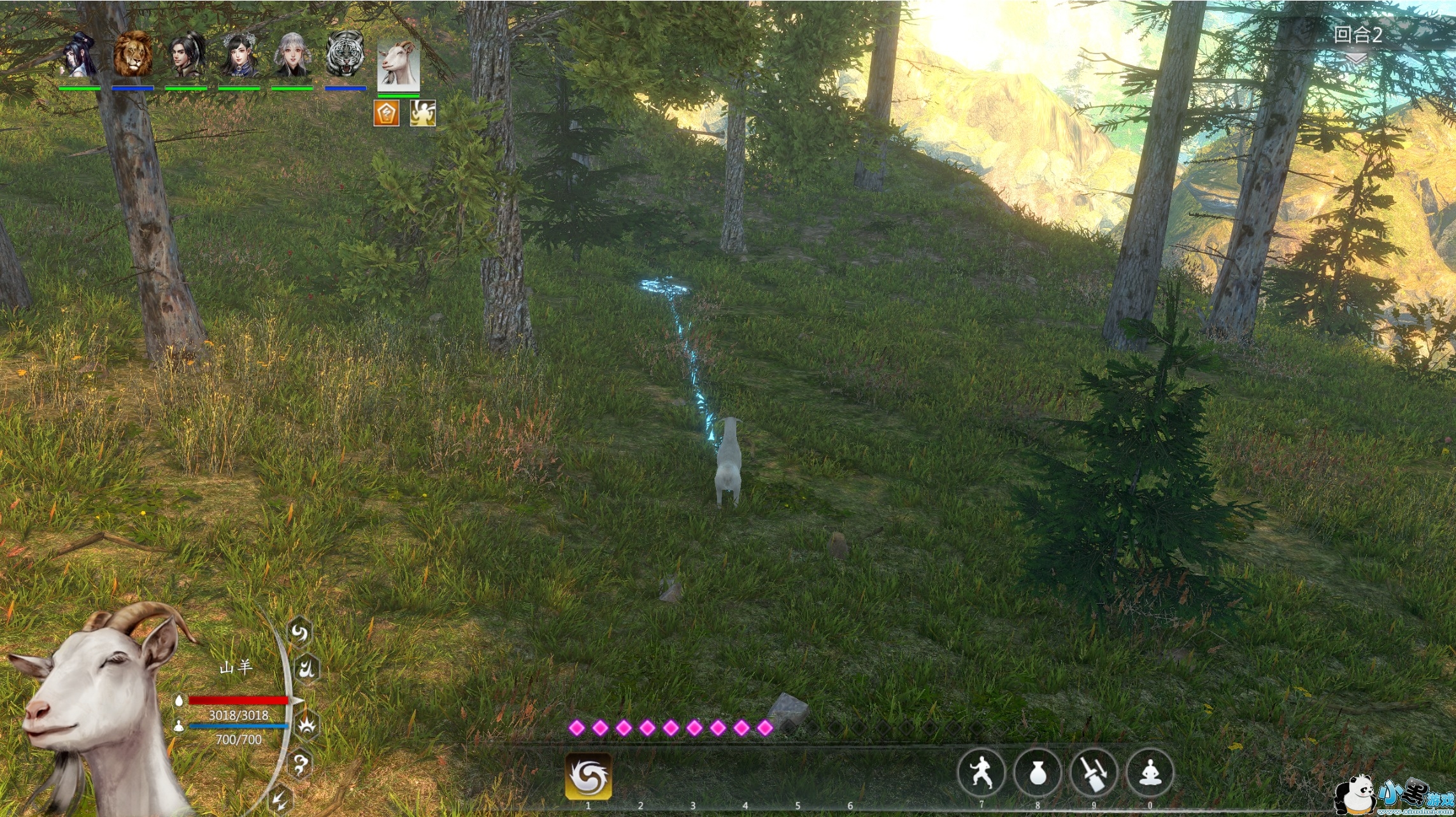This screenshot has width=1456, height=817.
Task: Select the double-arrow hexagon icon
Action: click(x=280, y=800)
